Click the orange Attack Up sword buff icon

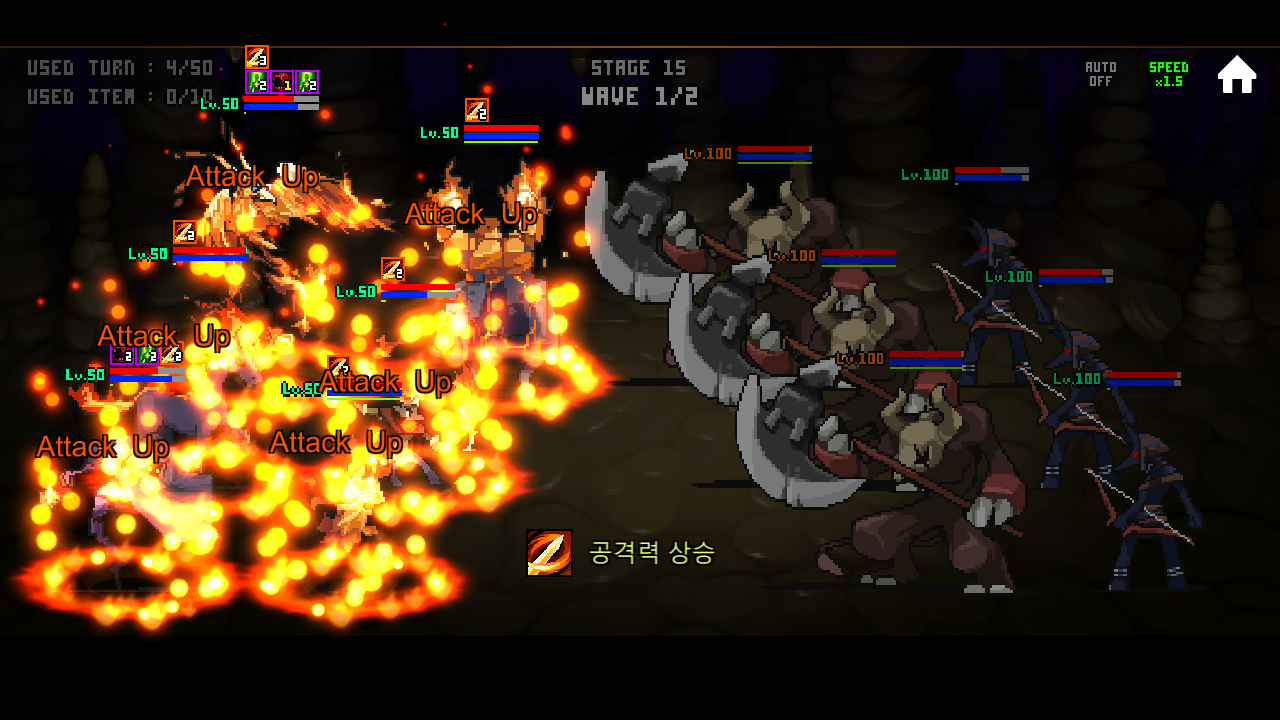pyautogui.click(x=258, y=58)
